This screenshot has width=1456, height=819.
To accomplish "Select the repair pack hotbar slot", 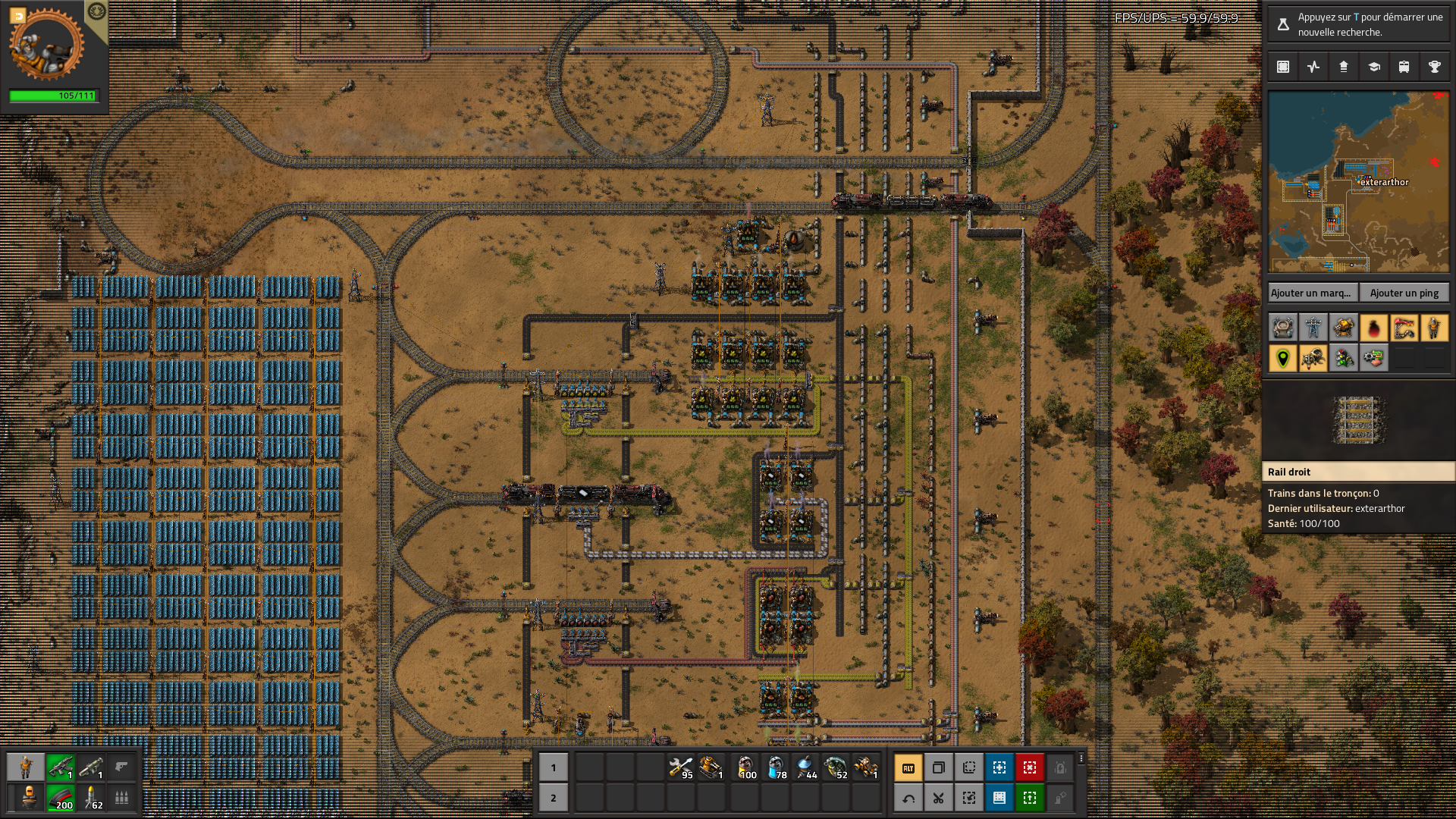I will coord(681,767).
